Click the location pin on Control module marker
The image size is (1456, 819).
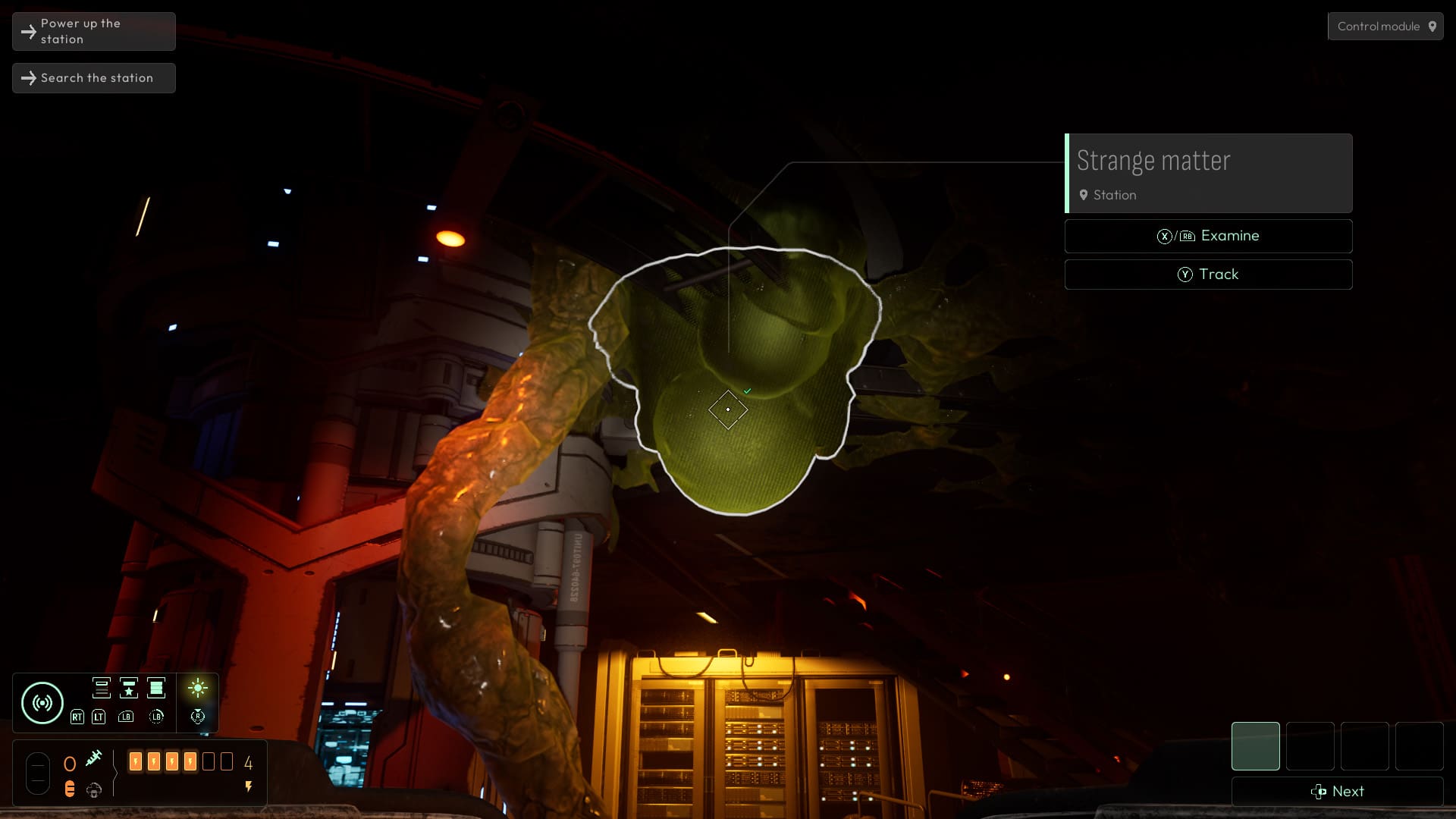1432,26
